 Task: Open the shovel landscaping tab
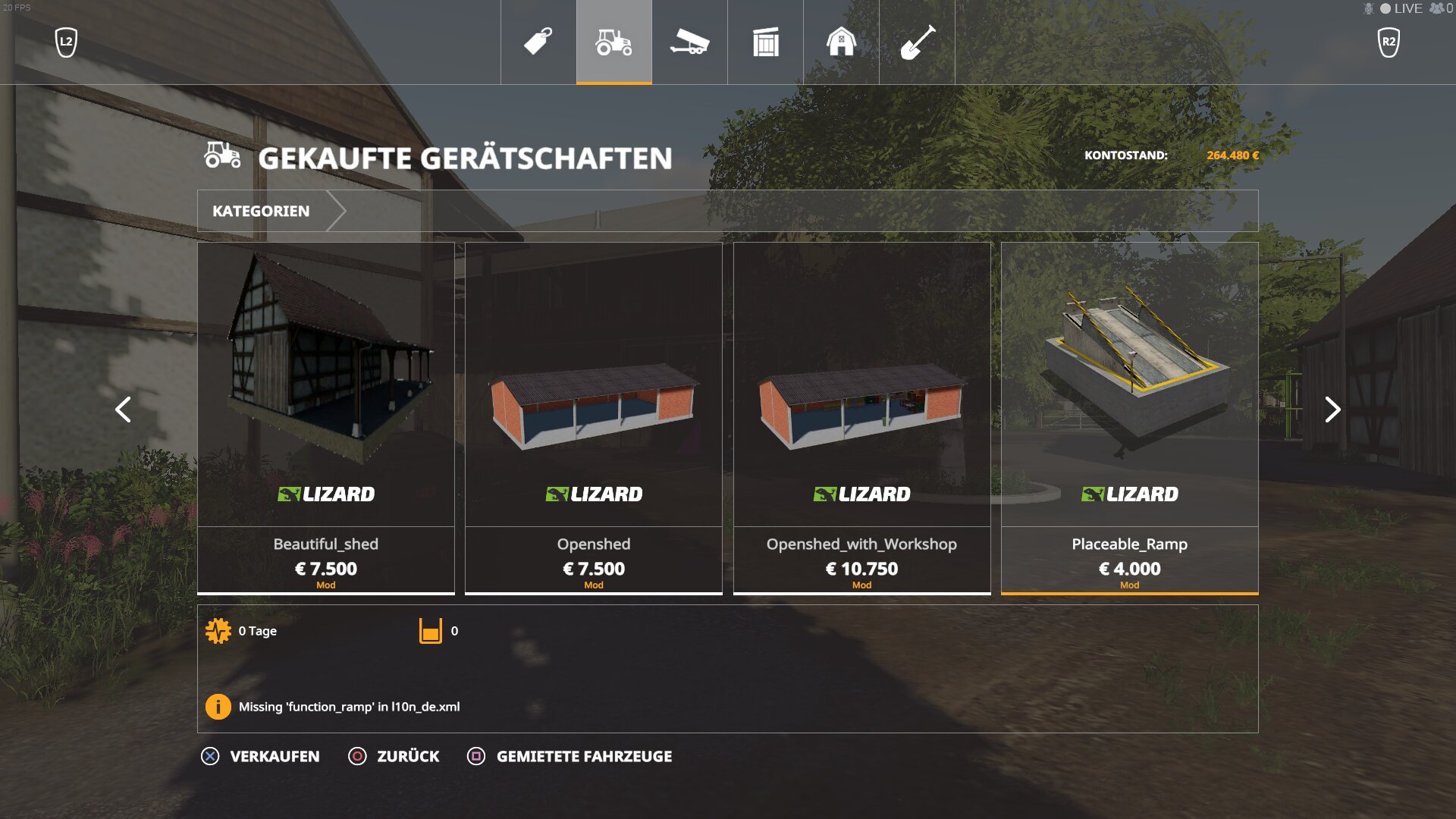click(917, 42)
